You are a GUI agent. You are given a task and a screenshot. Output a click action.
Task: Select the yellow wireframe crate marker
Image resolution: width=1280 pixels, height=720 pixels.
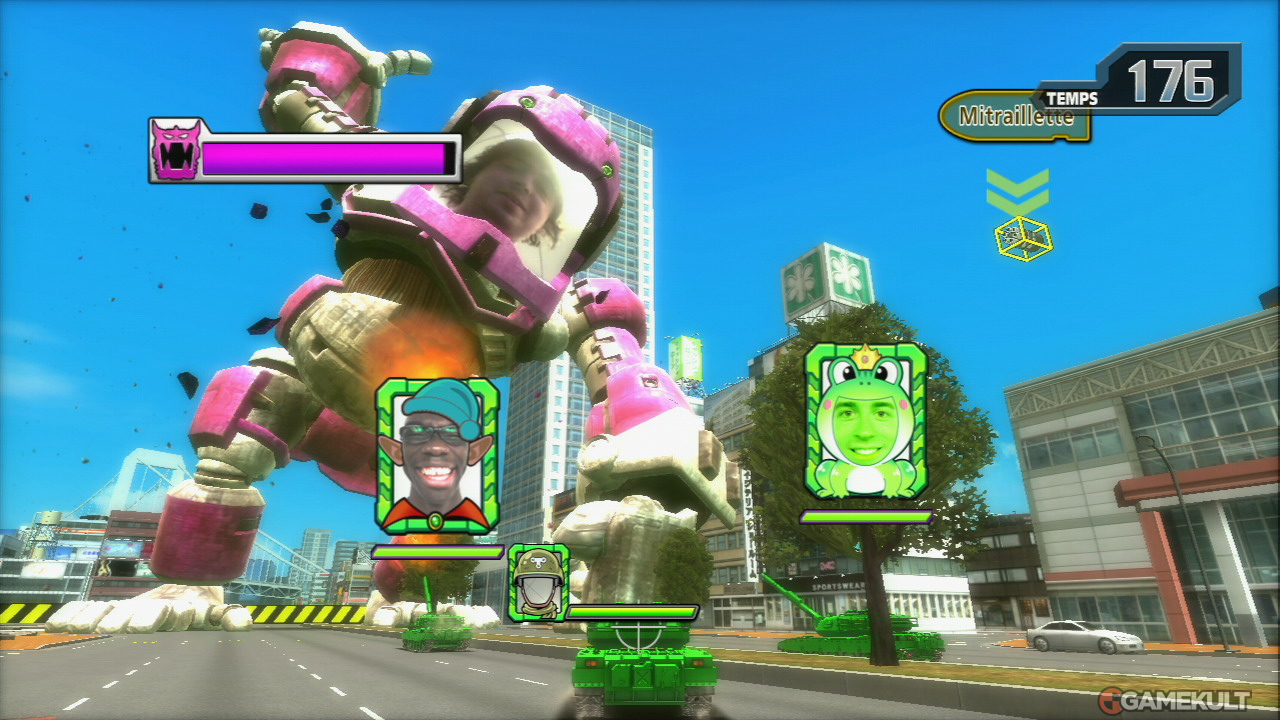pyautogui.click(x=1022, y=238)
